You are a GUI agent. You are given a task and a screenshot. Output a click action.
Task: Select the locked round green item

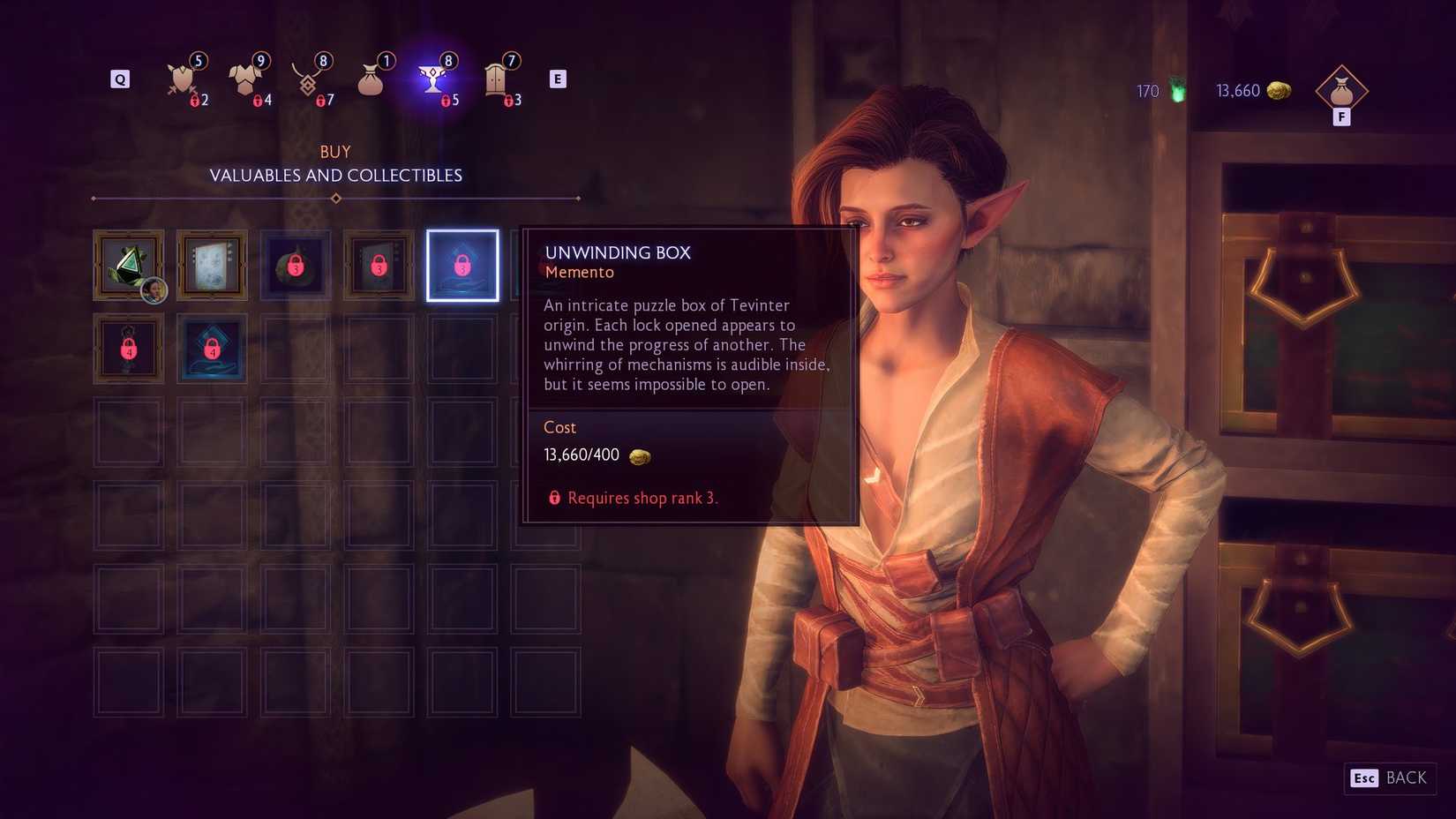296,266
